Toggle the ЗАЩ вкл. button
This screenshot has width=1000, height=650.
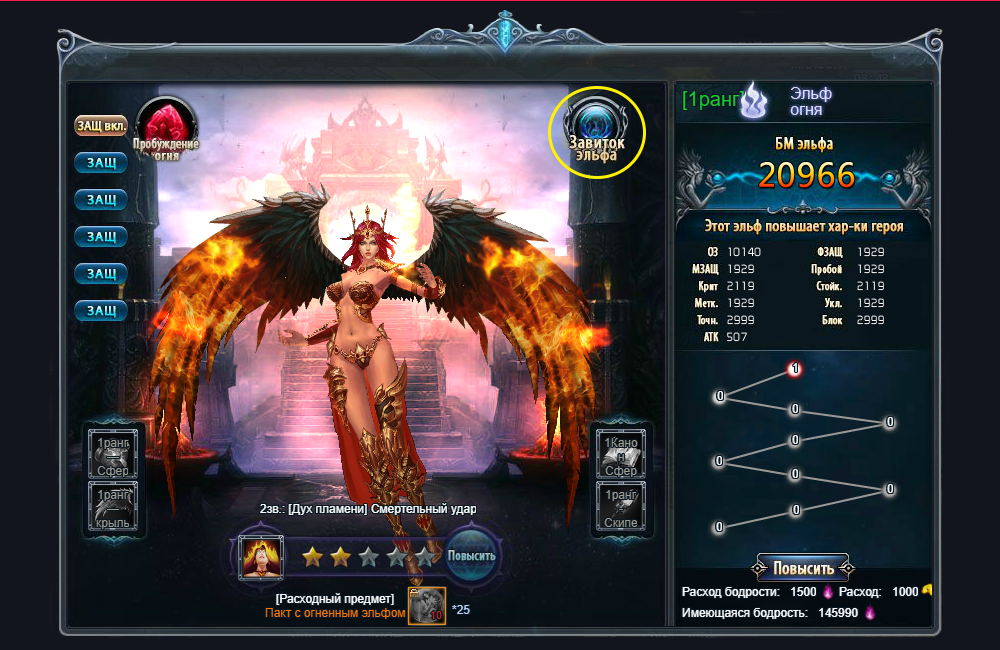click(x=101, y=126)
